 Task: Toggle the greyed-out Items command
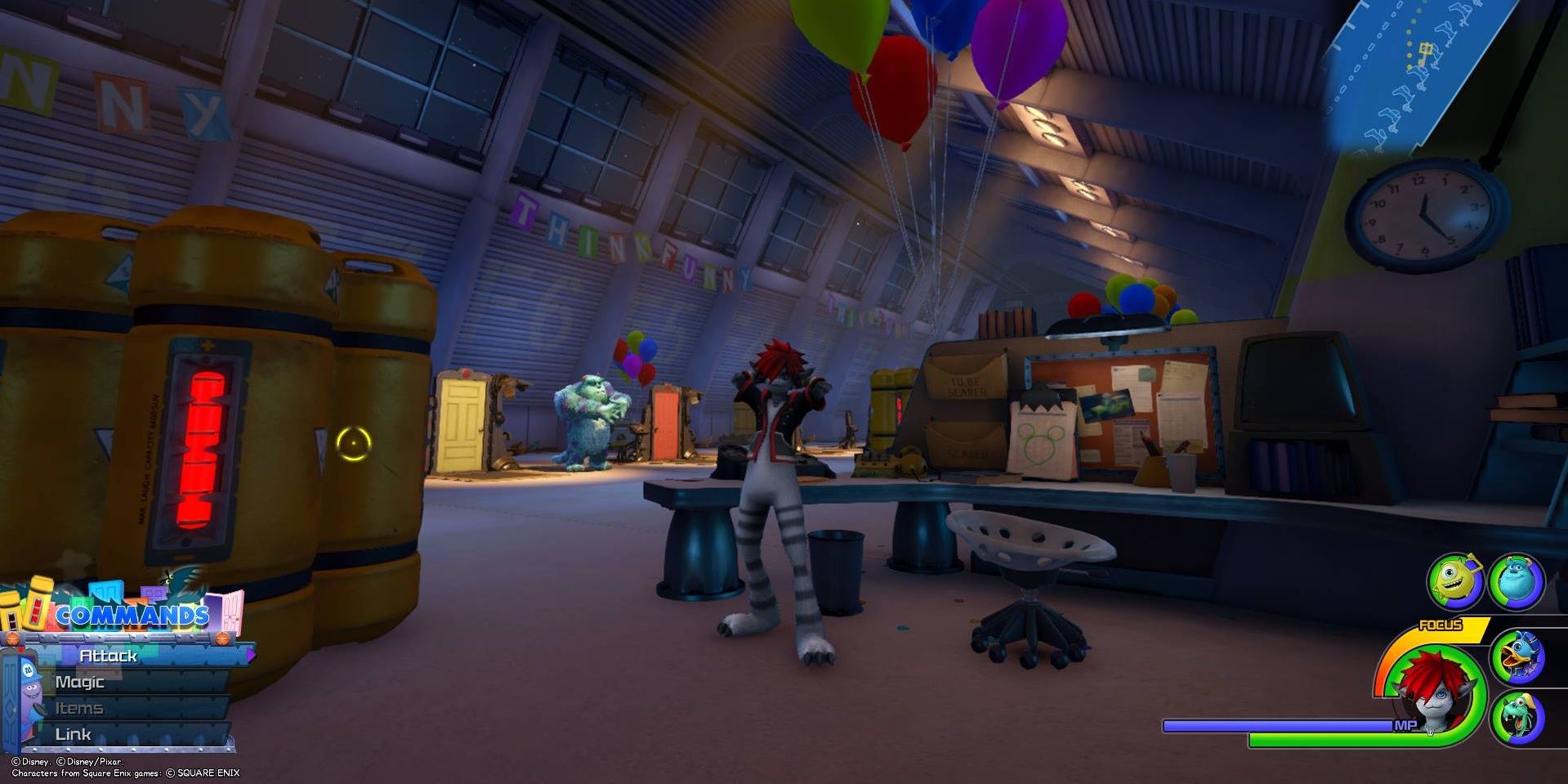(x=79, y=708)
